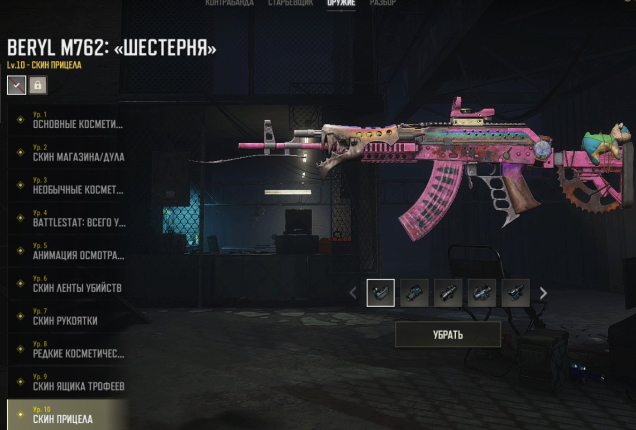Show previous scope skins with left arrow
This screenshot has height=430, width=636.
pyautogui.click(x=352, y=293)
